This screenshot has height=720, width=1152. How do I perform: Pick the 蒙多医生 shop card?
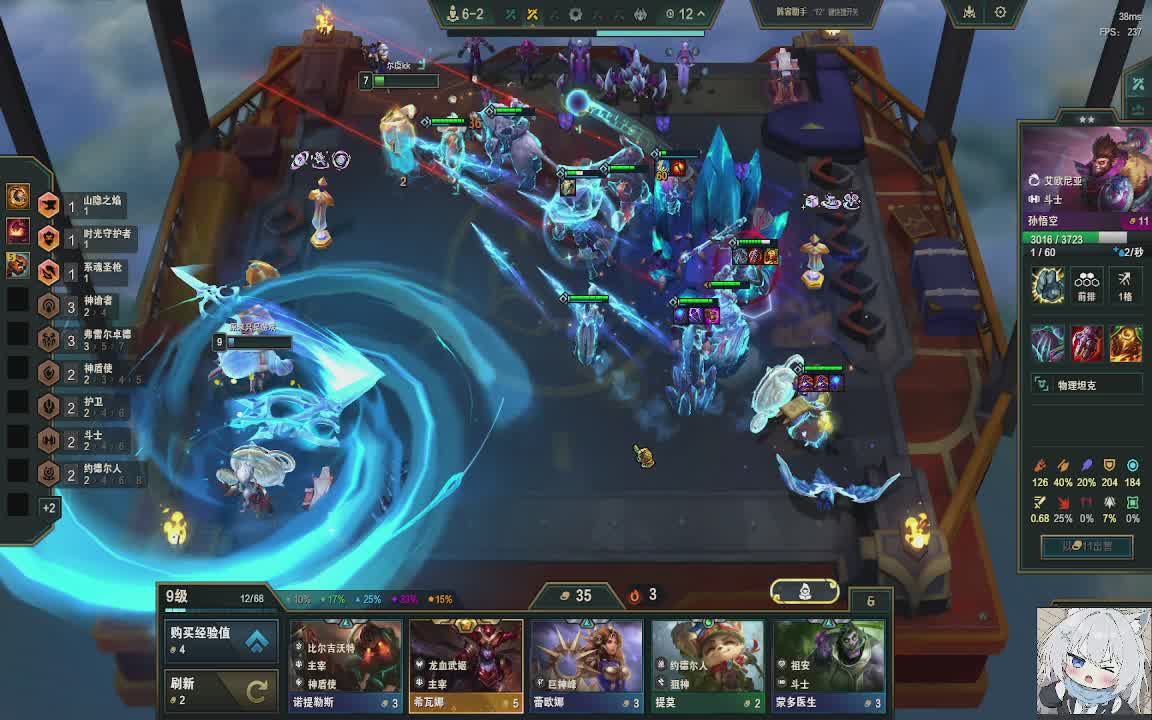coord(829,664)
